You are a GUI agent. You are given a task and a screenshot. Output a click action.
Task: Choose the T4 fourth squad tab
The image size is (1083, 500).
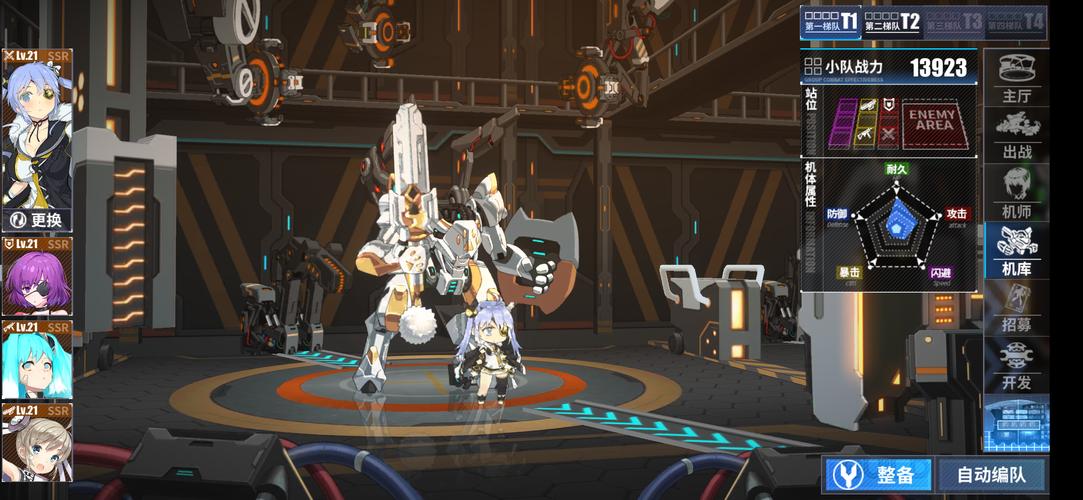click(x=1017, y=21)
